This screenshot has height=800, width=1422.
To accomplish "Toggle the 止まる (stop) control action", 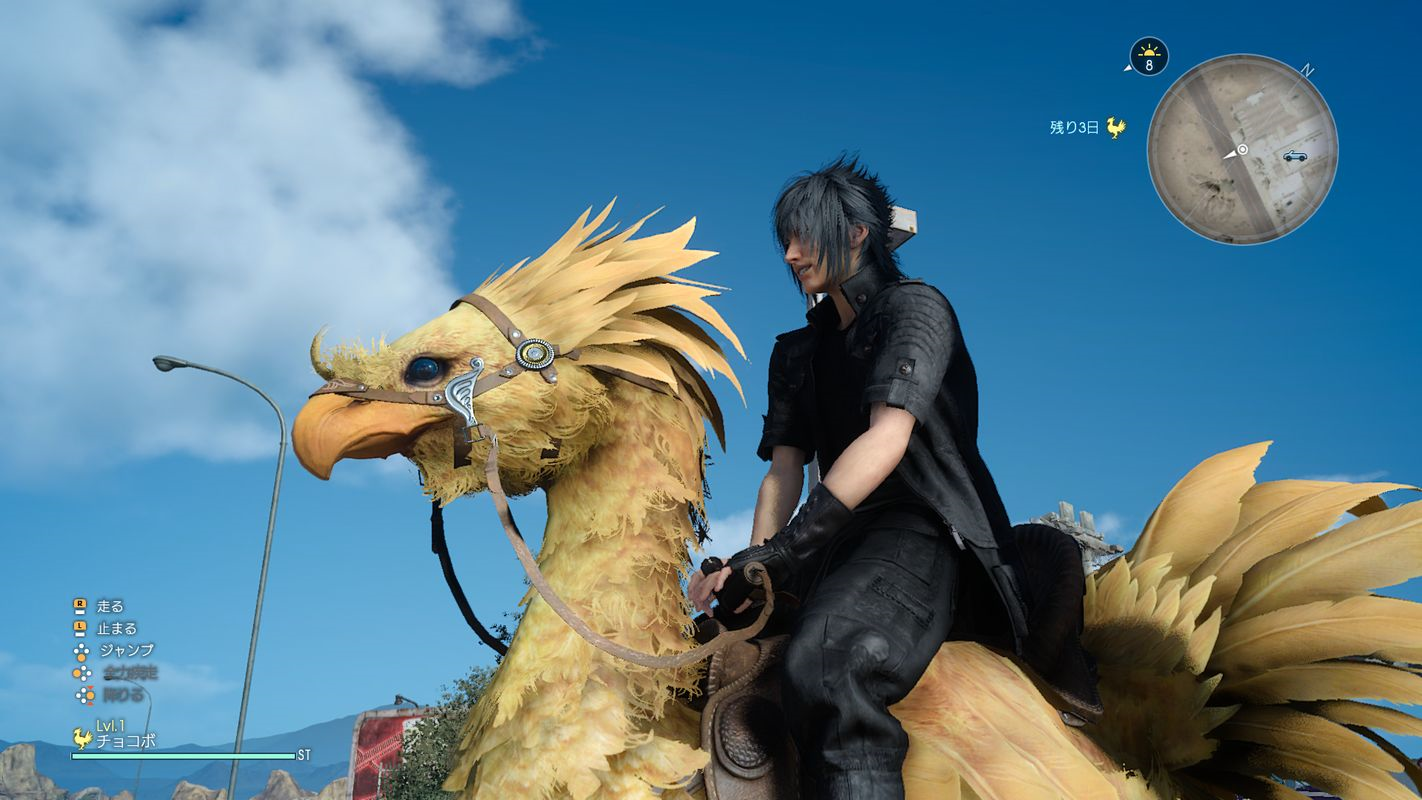I will [x=118, y=628].
